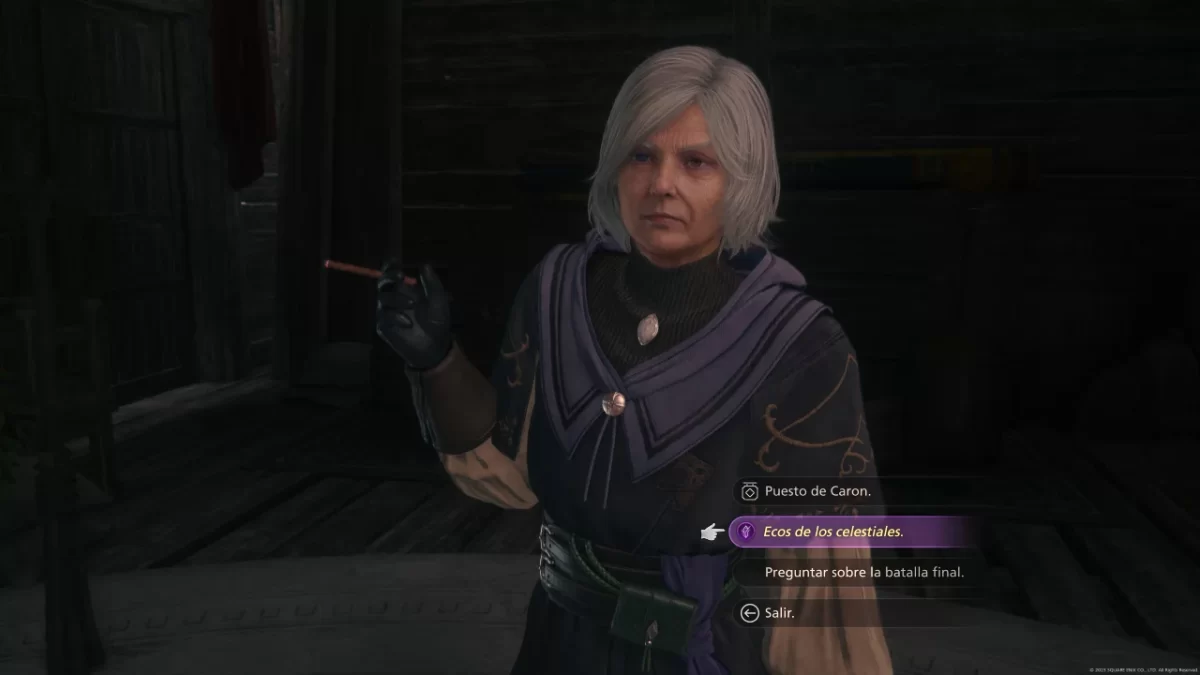Screen dimensions: 1200x675
Task: Exit dialogue with Salir
Action: [x=779, y=613]
